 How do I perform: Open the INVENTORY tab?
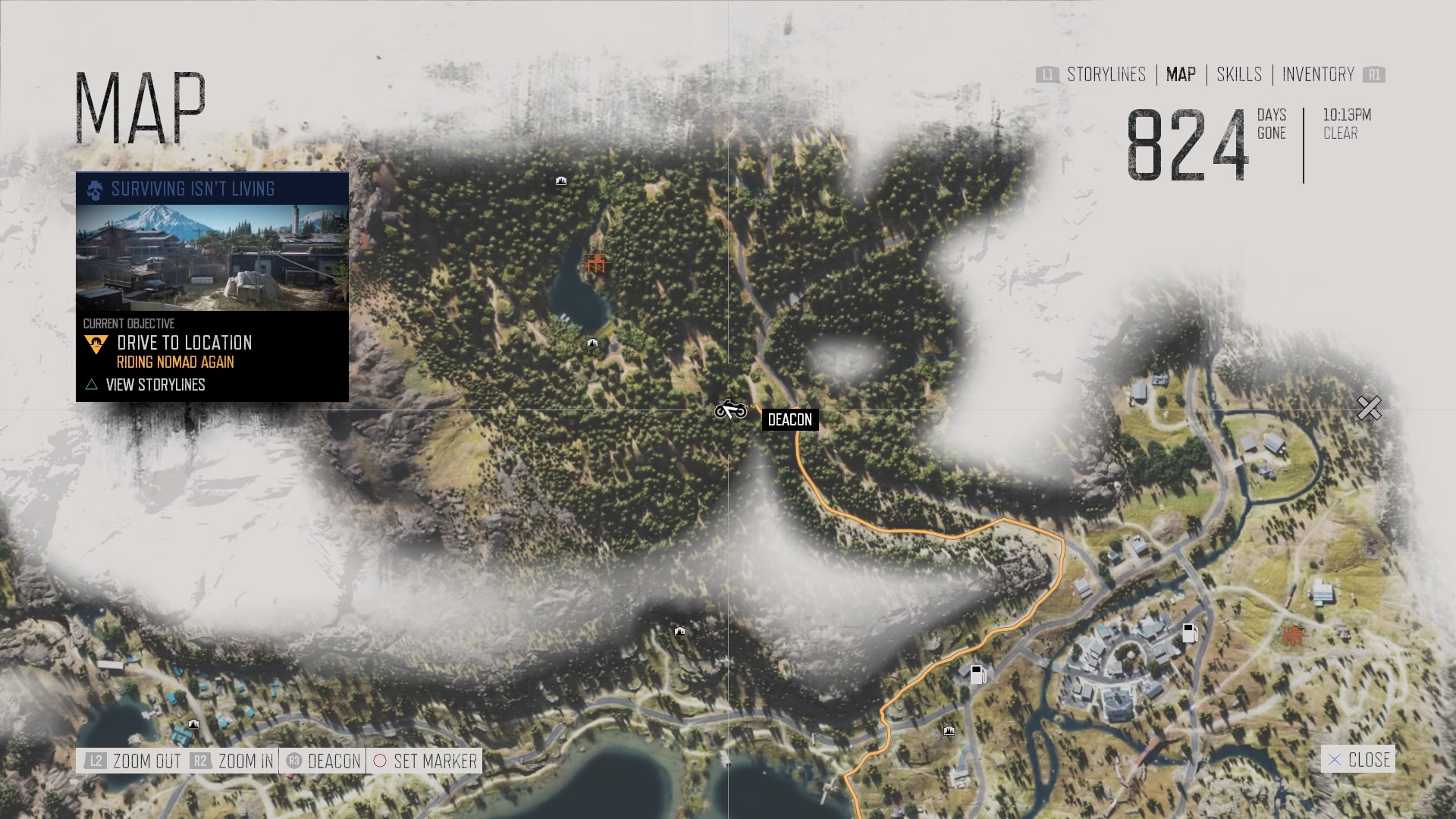tap(1317, 75)
